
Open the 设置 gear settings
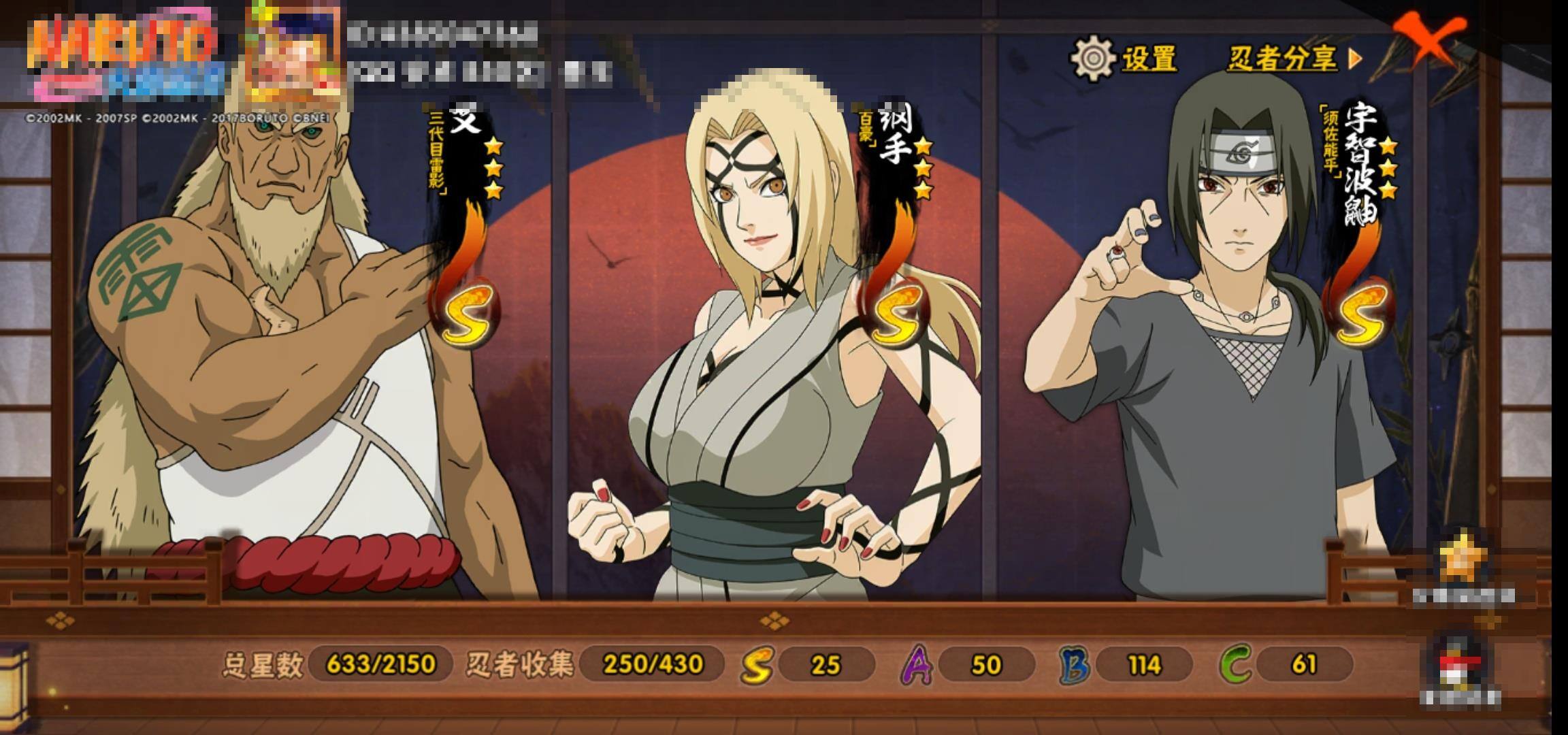pos(1123,59)
